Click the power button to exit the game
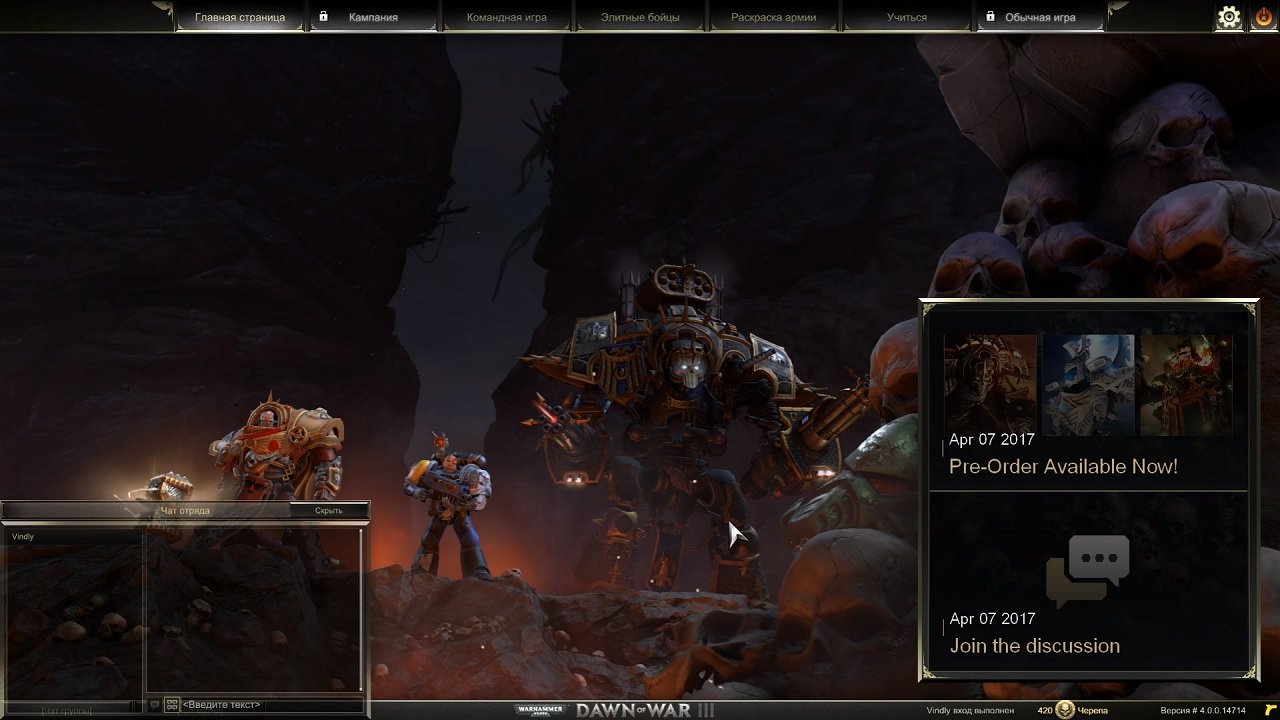 1262,16
